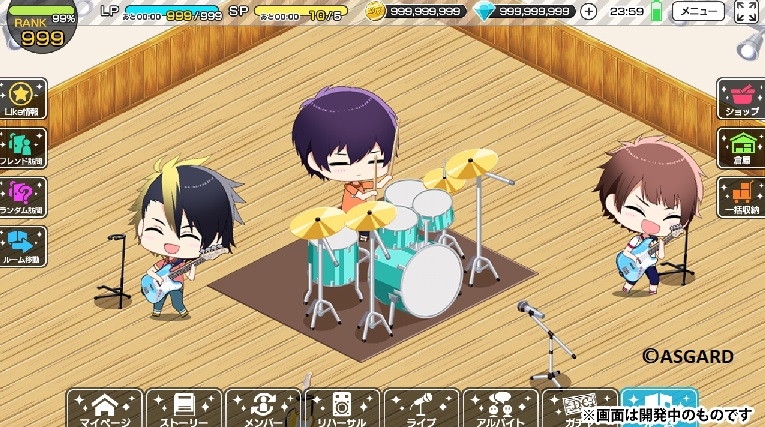Open the リハーサル (Rehearsal) section
This screenshot has width=765, height=427.
[342, 408]
